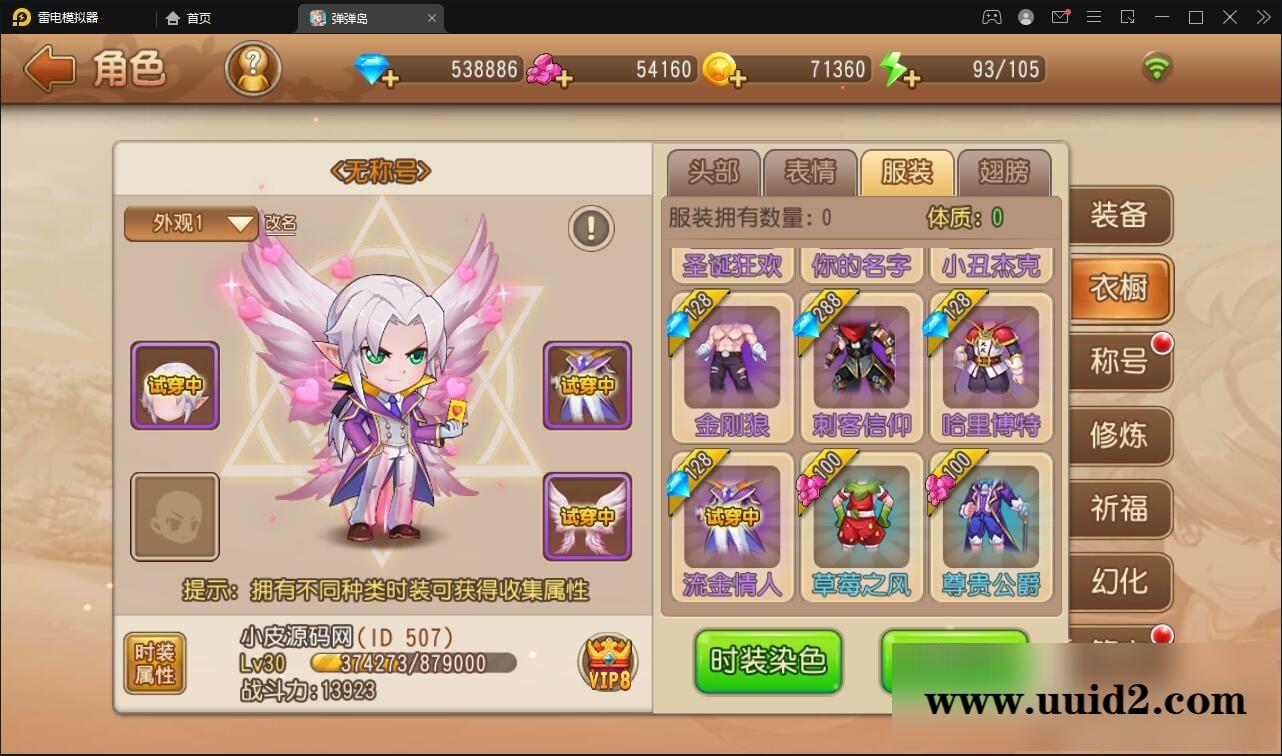
Task: Expand the 外观1 appearance dropdown
Action: (x=190, y=224)
